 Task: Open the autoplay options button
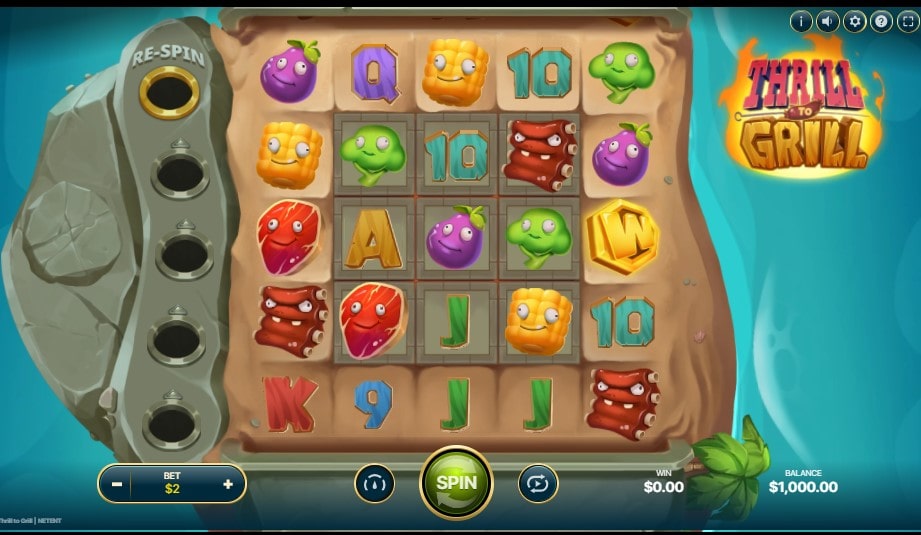tap(538, 484)
